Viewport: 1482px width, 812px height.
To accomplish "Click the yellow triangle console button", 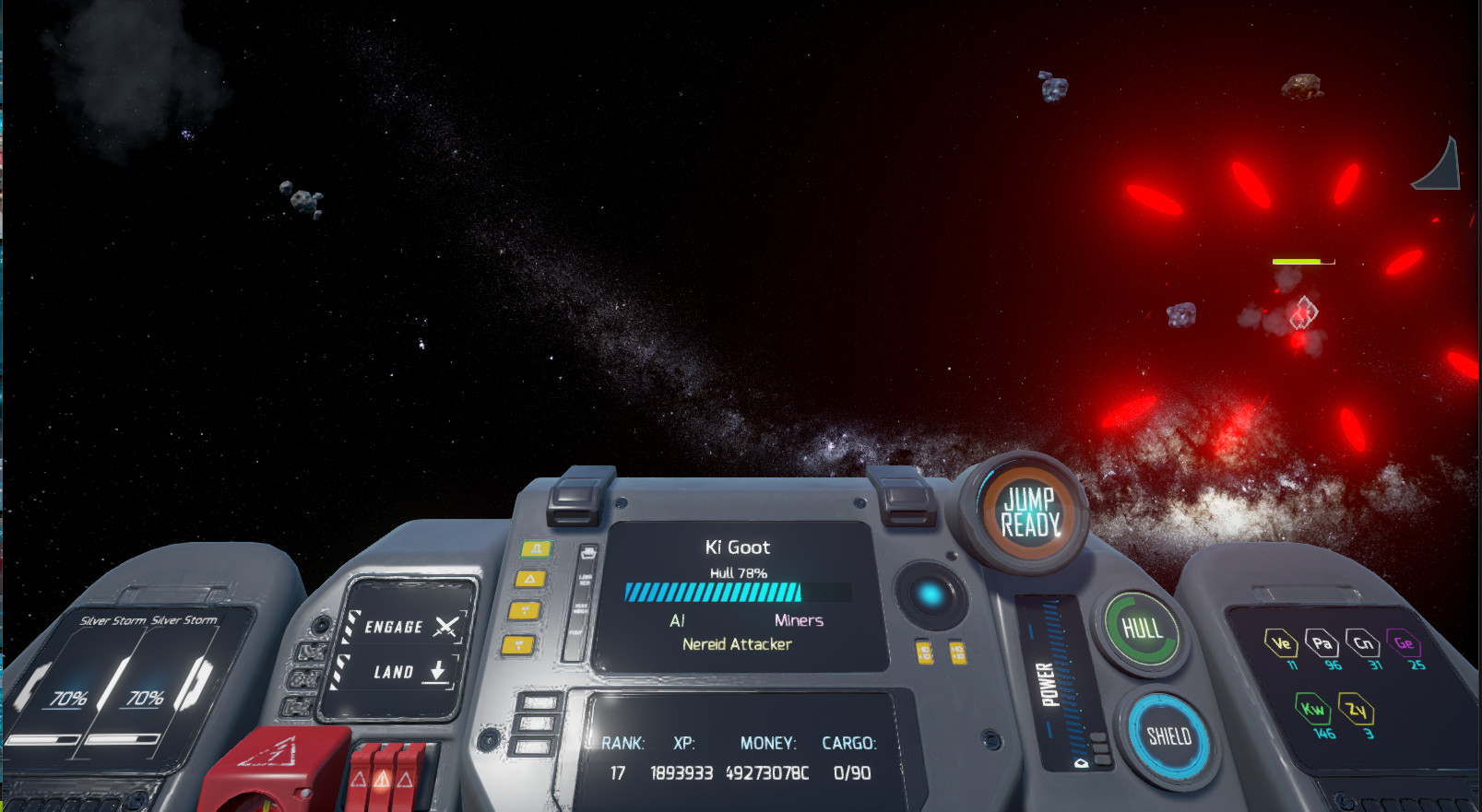I will tap(530, 580).
